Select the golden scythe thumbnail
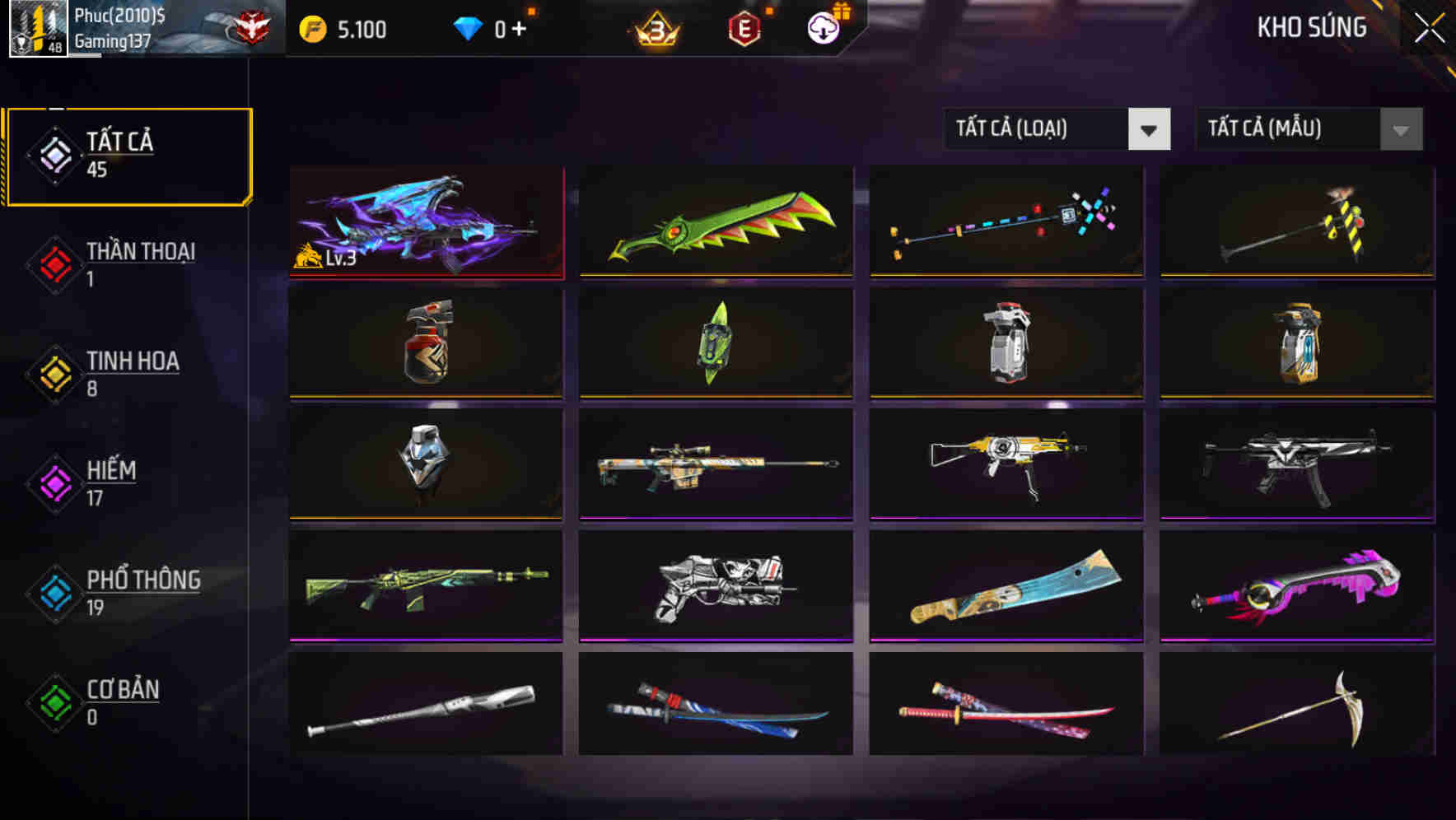This screenshot has height=820, width=1456. tap(1295, 704)
